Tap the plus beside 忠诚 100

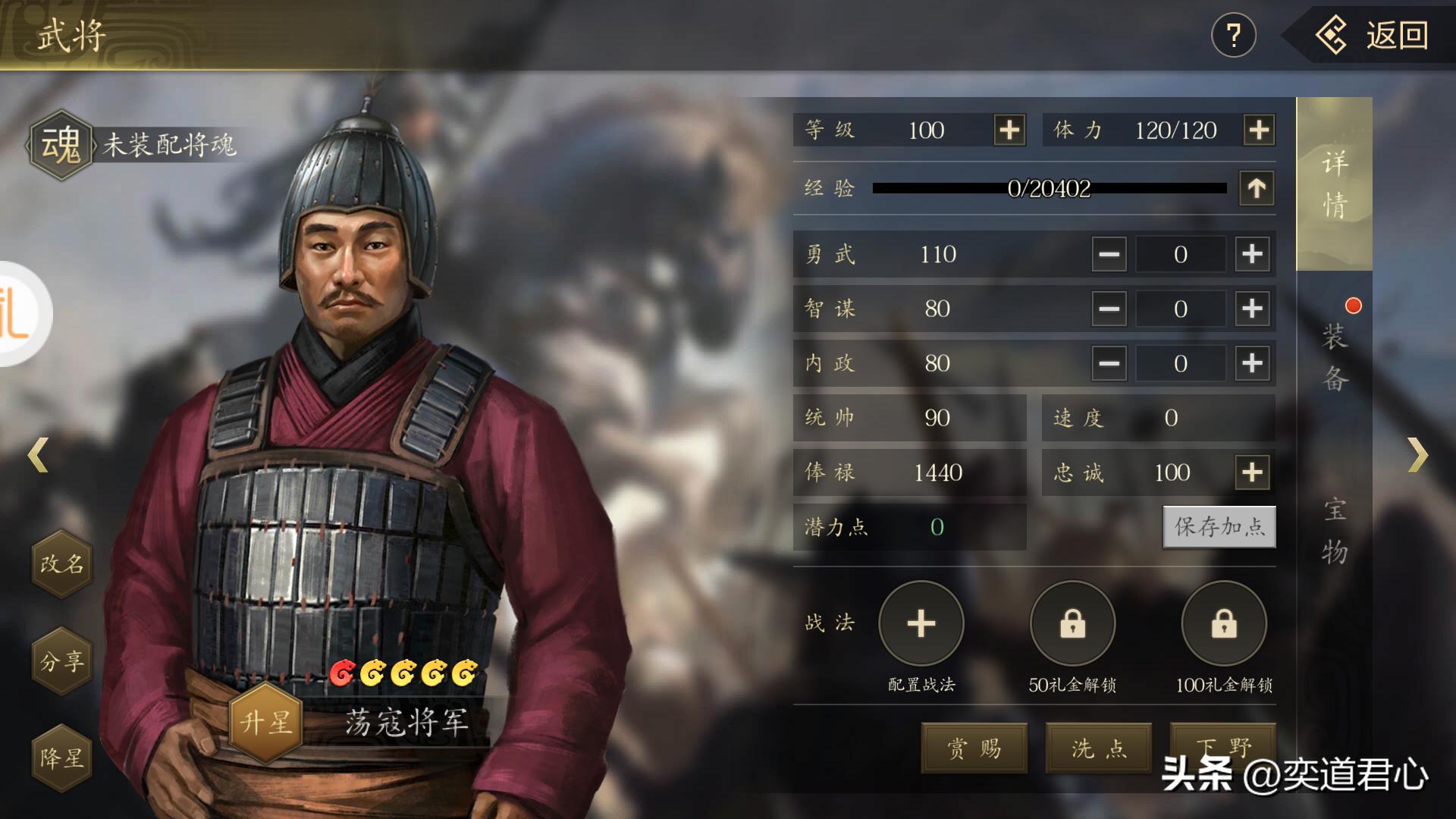pyautogui.click(x=1251, y=472)
